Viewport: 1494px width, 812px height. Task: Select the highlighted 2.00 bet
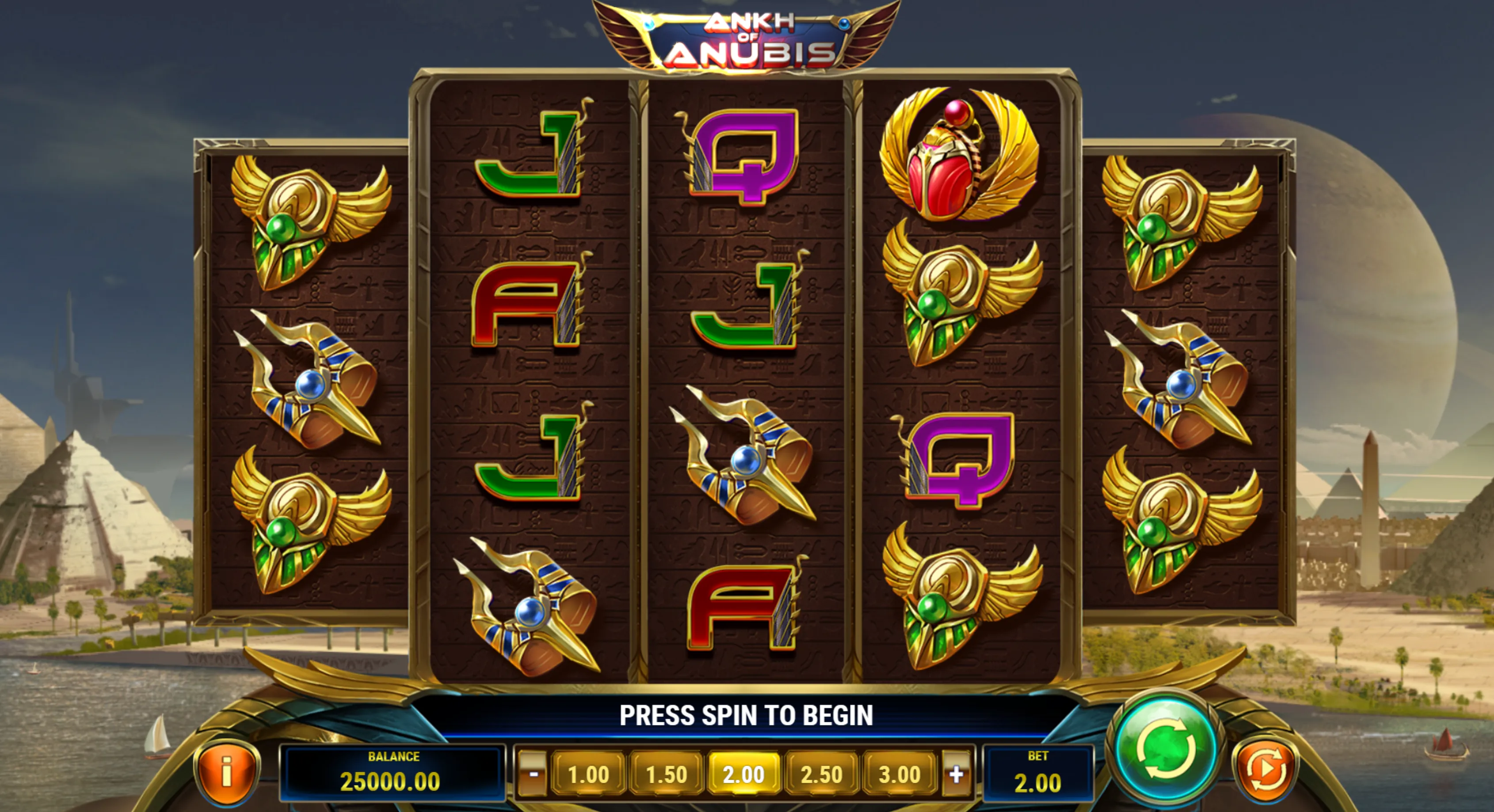click(x=743, y=774)
